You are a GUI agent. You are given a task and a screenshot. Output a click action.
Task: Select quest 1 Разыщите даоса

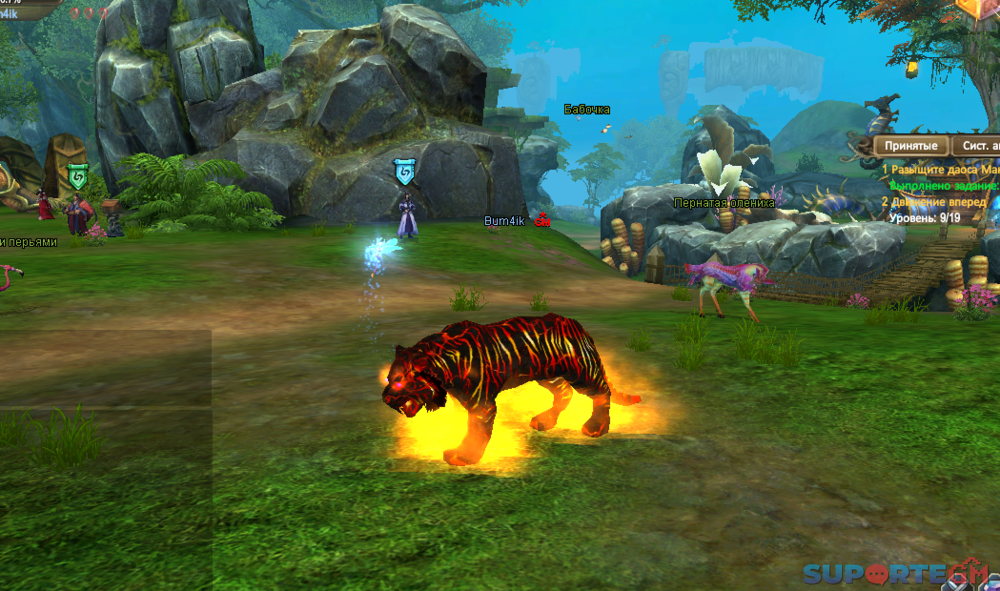click(940, 171)
